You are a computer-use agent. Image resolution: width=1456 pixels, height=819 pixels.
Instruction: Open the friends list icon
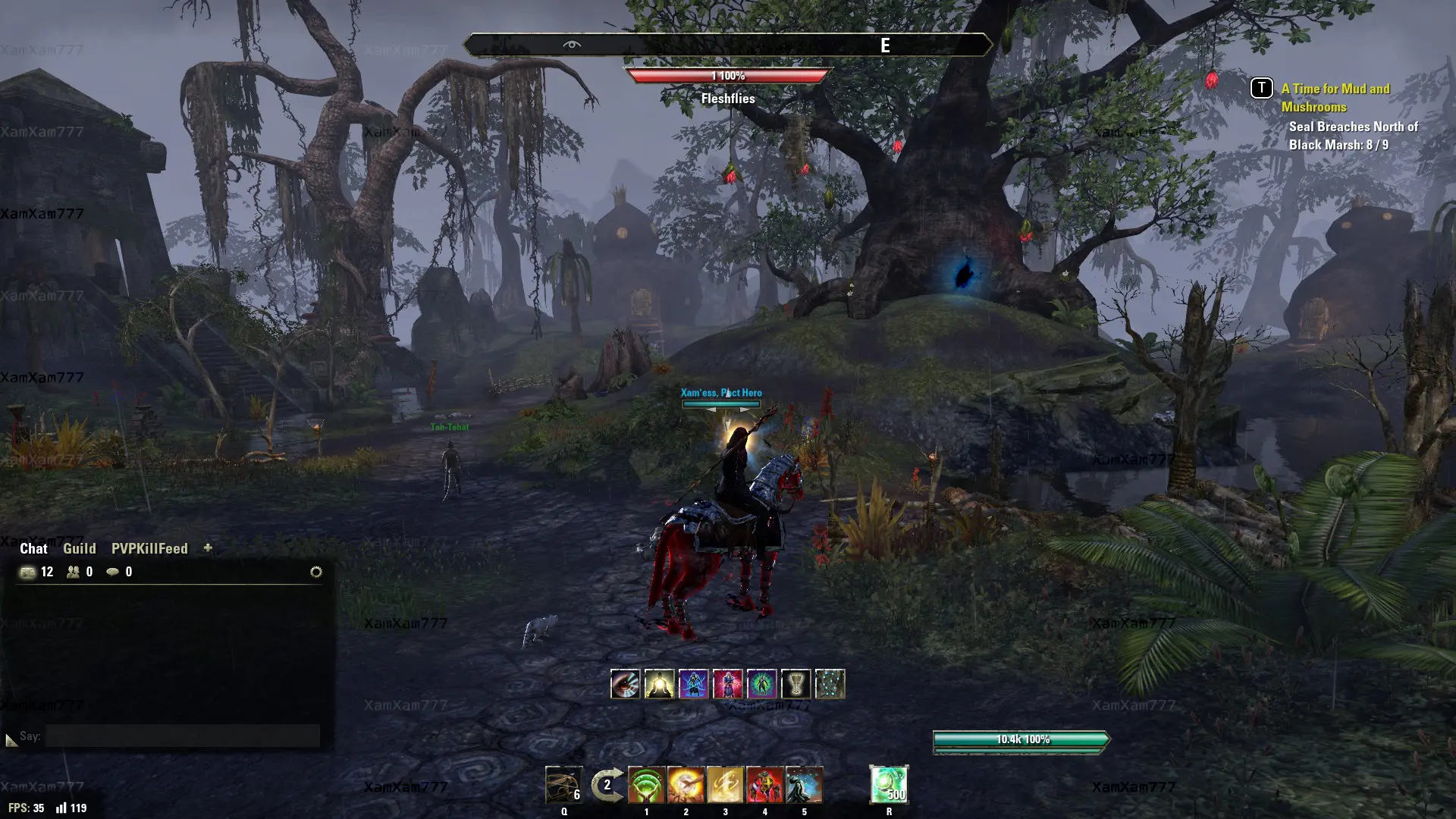point(74,572)
